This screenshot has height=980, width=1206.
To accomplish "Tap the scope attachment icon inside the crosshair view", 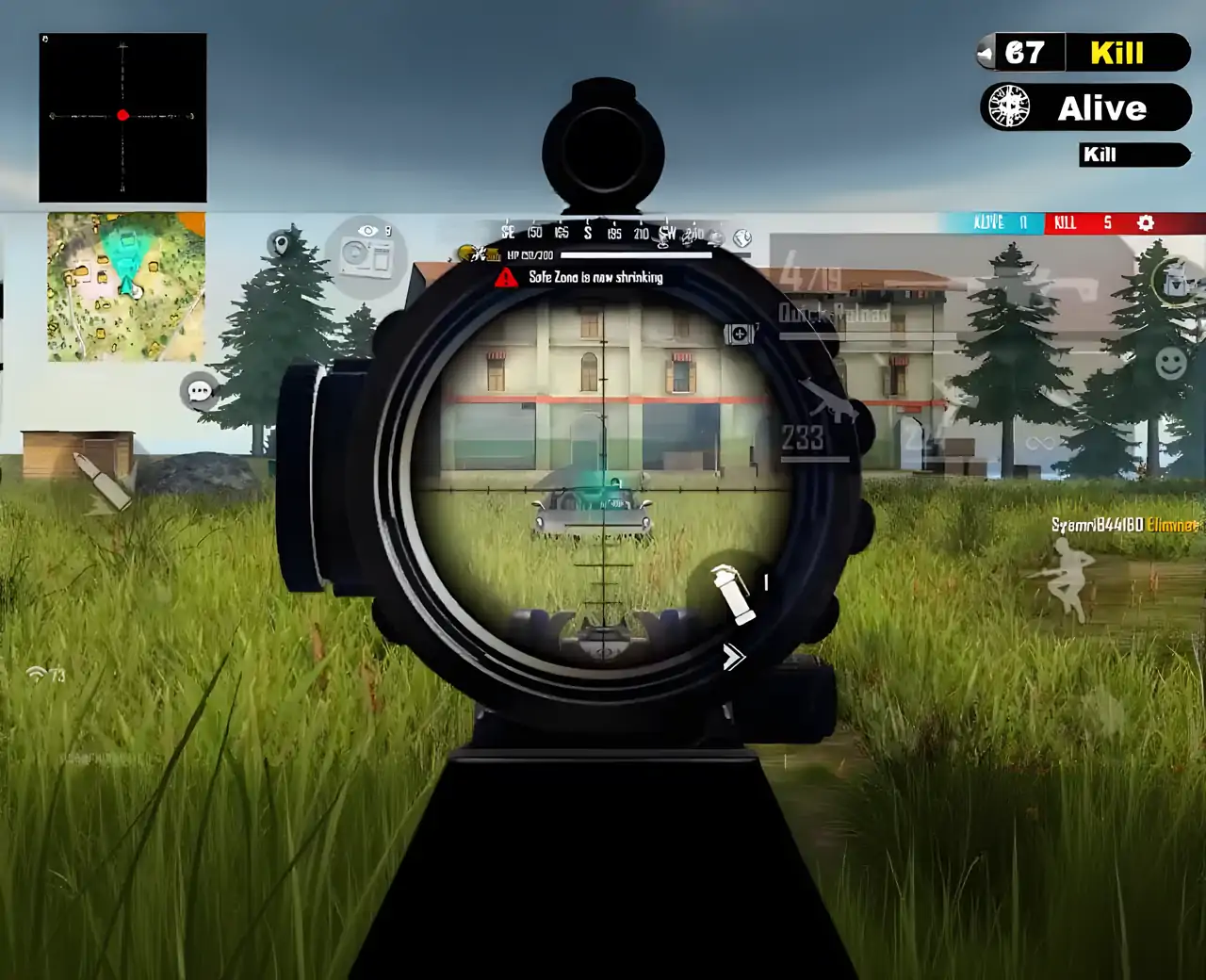I will click(739, 332).
